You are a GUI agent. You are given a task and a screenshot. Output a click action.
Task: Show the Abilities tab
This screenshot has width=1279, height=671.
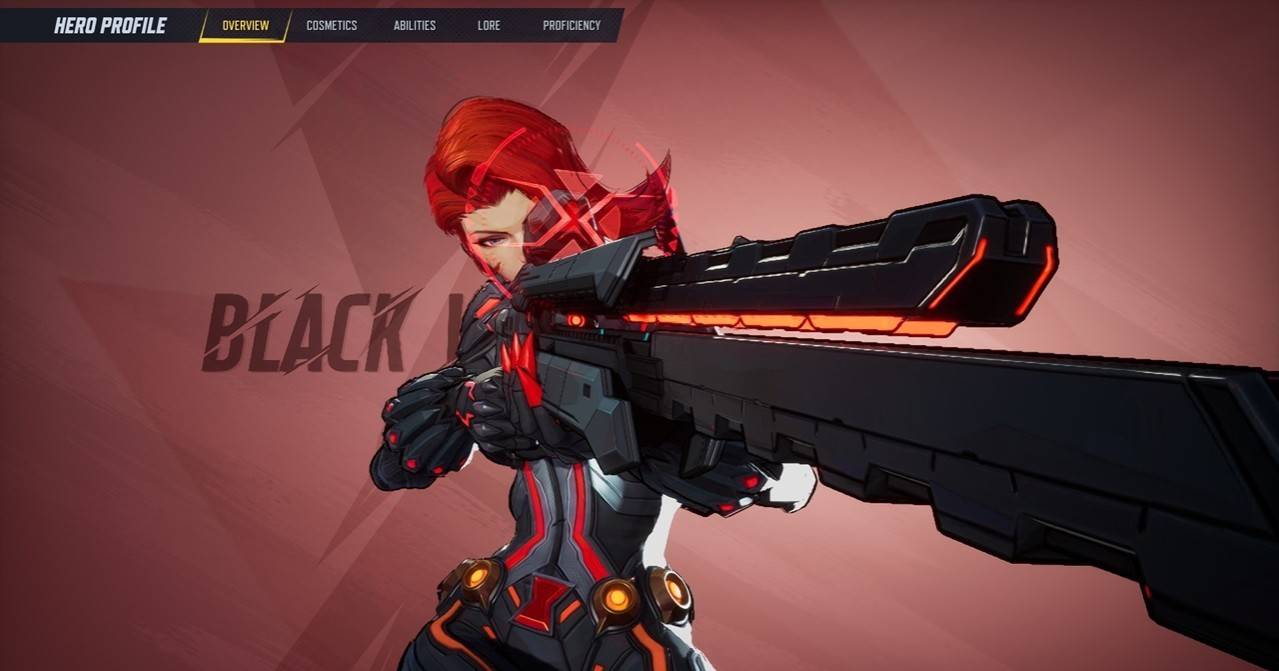(x=414, y=26)
